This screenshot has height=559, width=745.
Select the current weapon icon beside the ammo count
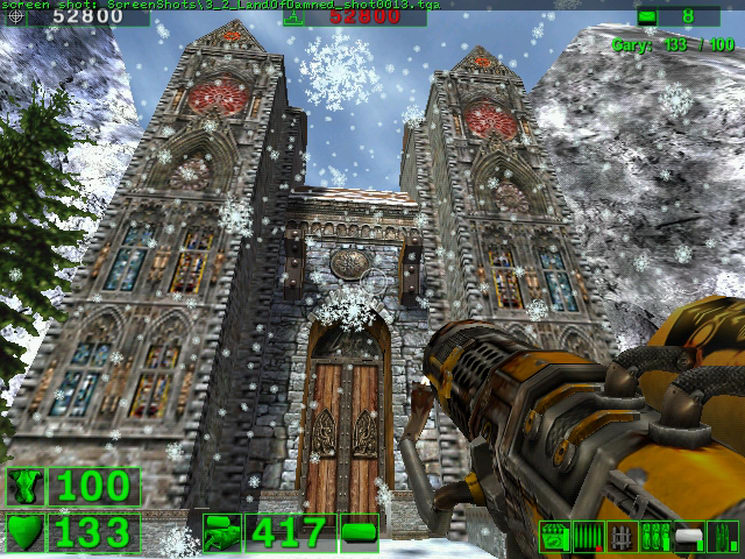click(x=221, y=532)
